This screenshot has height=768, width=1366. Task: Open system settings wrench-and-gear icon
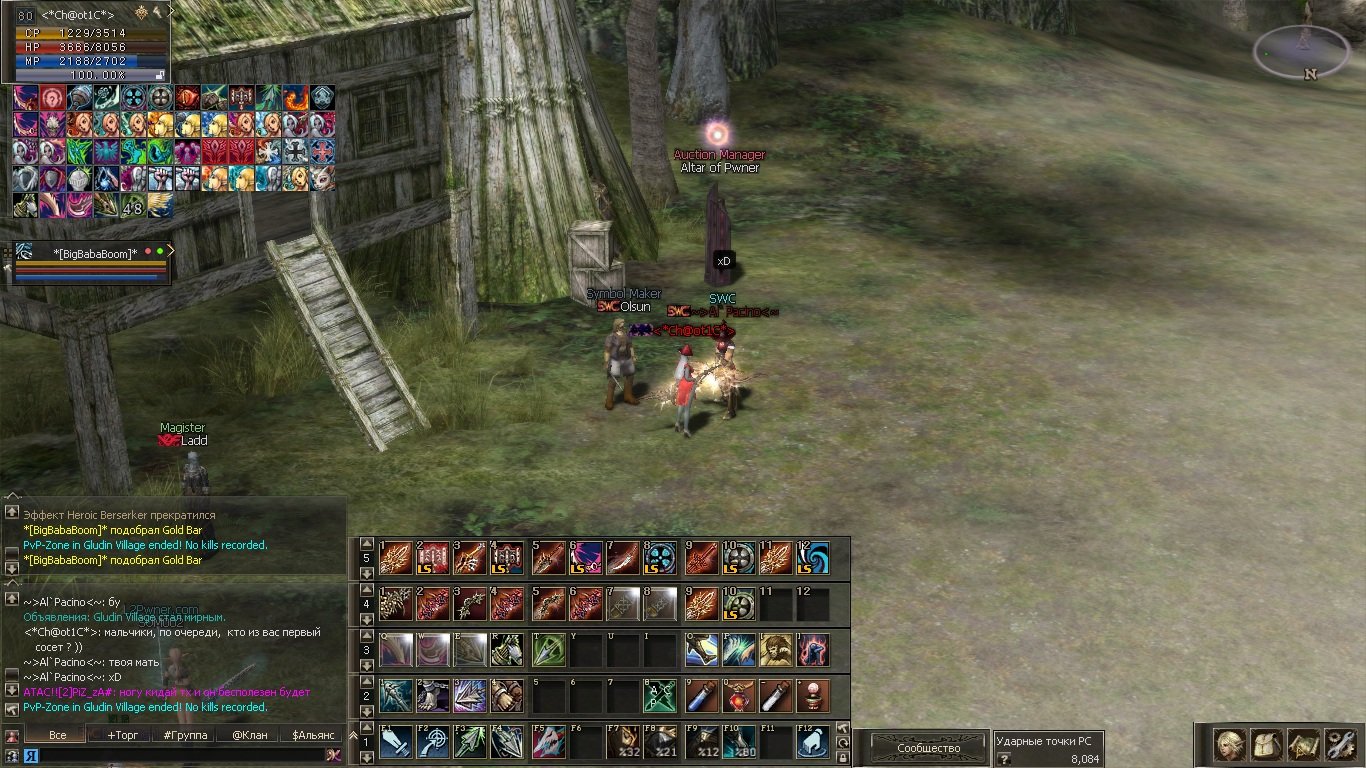[x=1339, y=745]
